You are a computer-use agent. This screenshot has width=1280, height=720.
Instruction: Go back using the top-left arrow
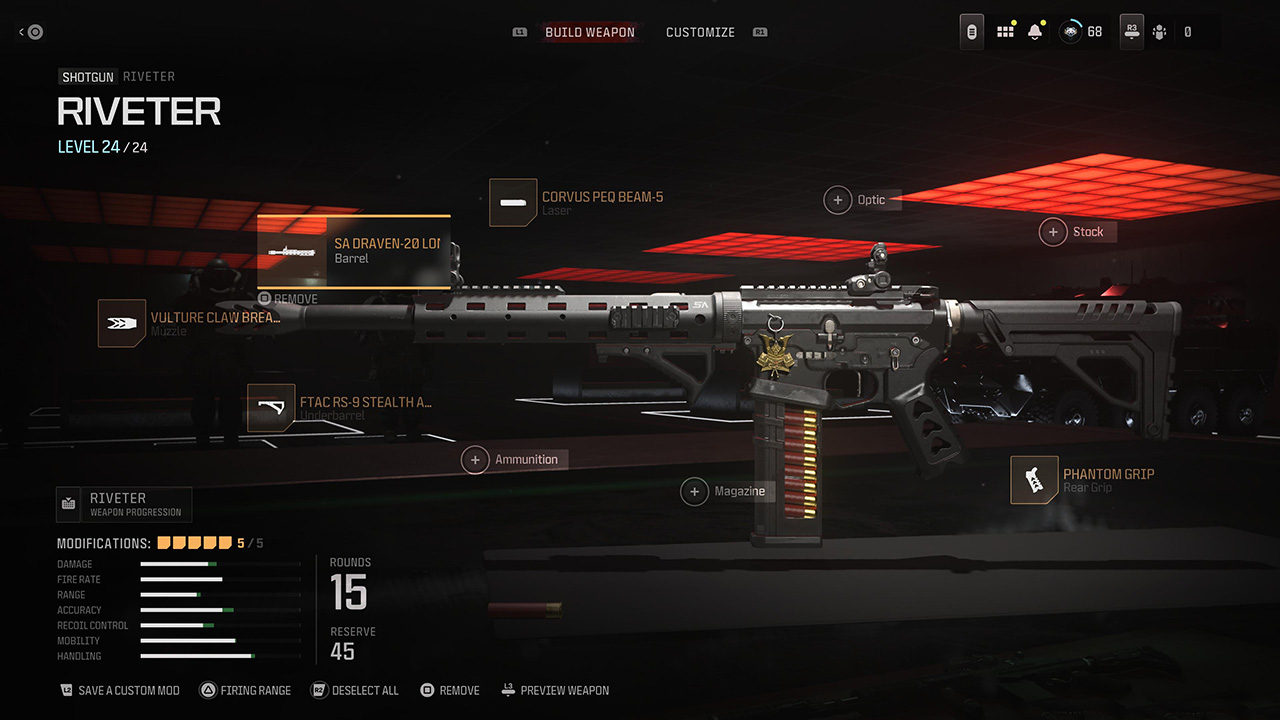click(x=31, y=32)
